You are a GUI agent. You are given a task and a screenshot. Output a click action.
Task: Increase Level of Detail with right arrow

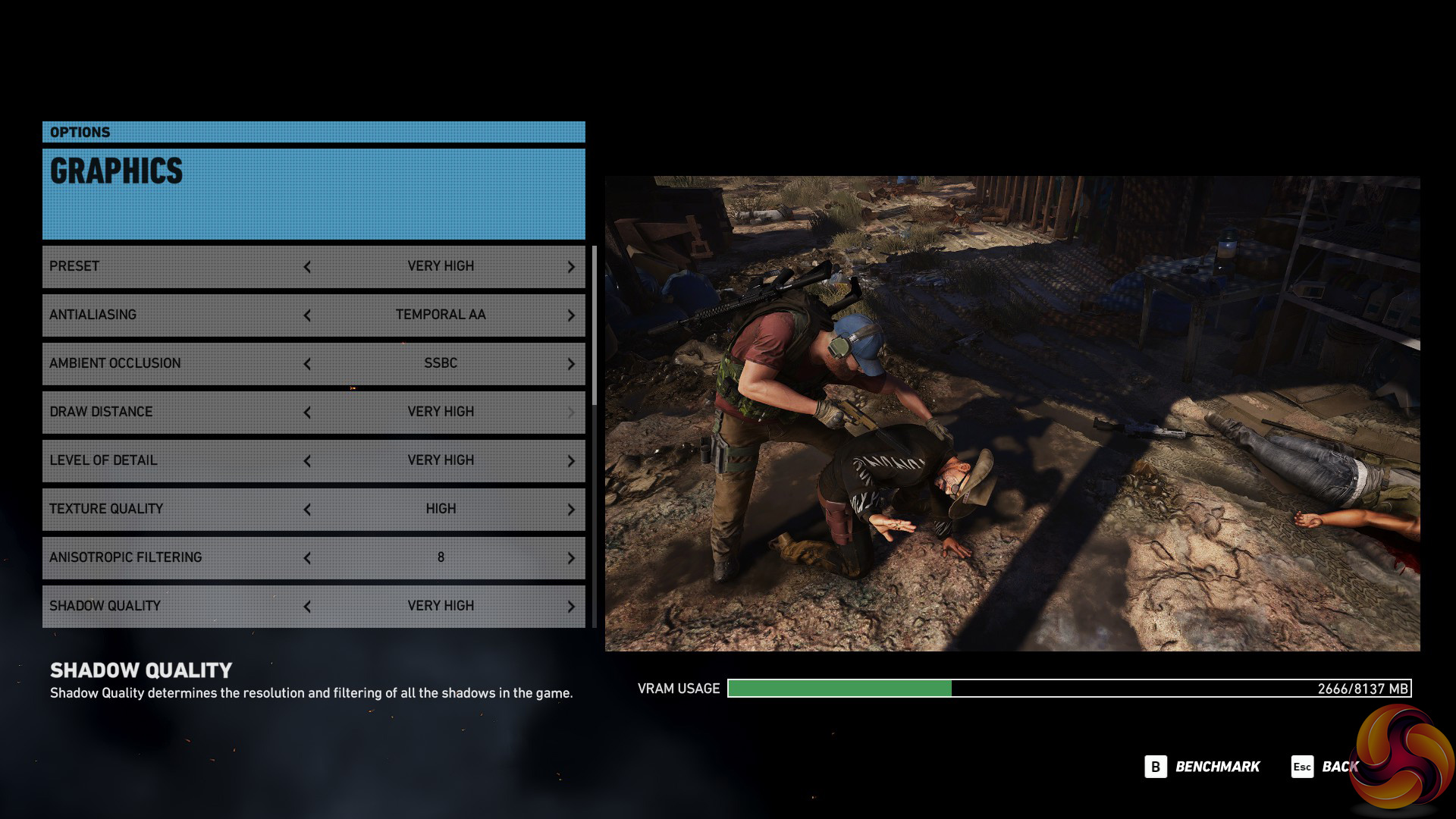click(x=571, y=461)
